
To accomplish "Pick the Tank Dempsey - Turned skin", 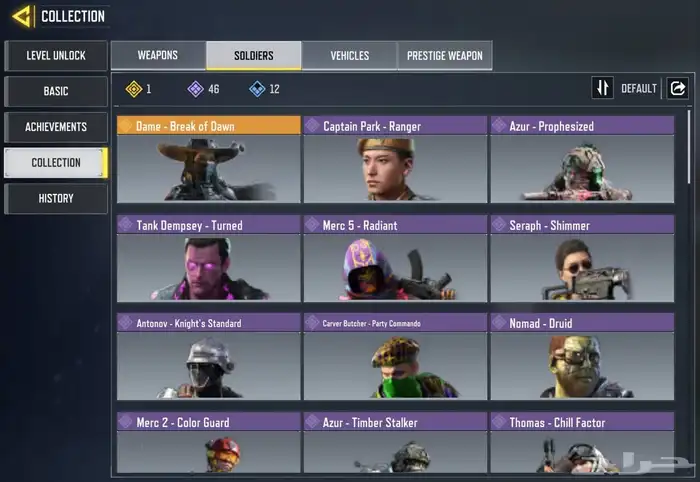I will pyautogui.click(x=208, y=258).
